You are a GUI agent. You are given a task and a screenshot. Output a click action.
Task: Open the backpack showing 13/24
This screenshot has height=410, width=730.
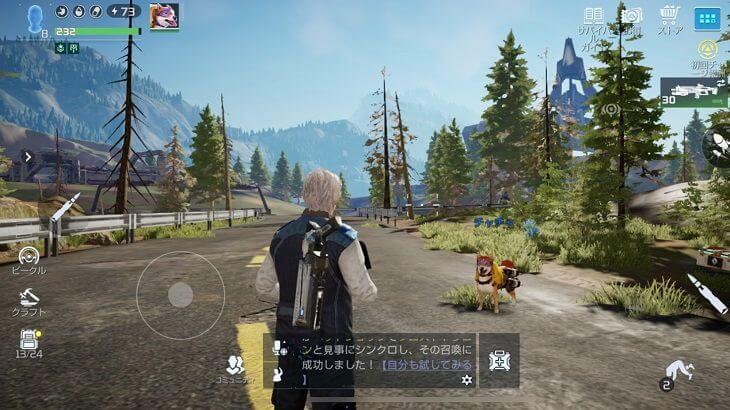(28, 342)
